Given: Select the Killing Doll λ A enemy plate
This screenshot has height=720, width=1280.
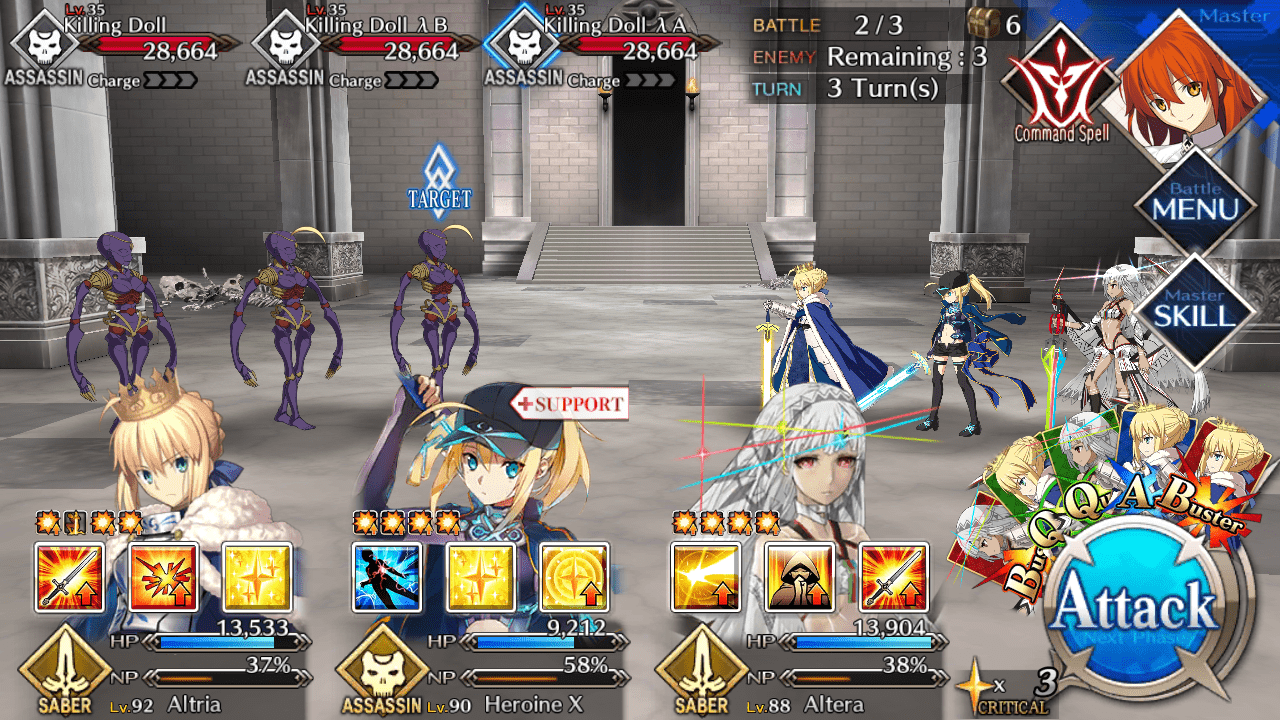Looking at the screenshot, I should (x=610, y=45).
